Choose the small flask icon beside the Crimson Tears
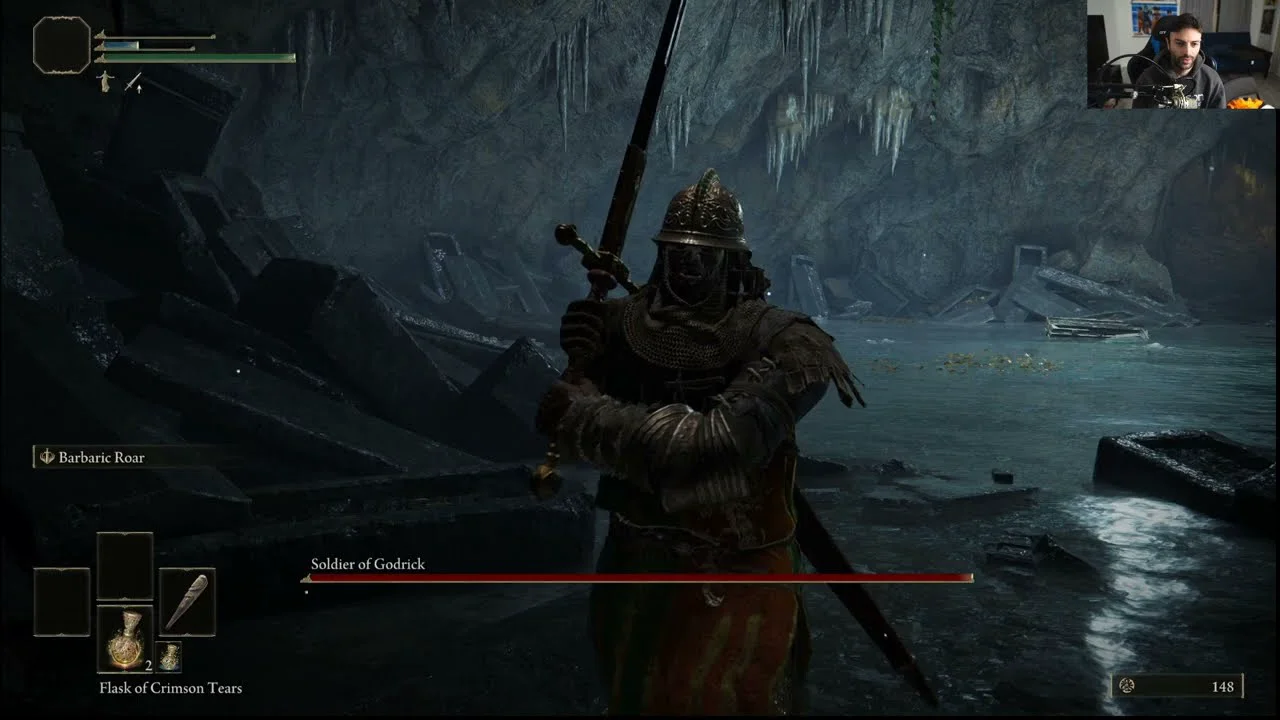Viewport: 1280px width, 720px height. click(169, 656)
